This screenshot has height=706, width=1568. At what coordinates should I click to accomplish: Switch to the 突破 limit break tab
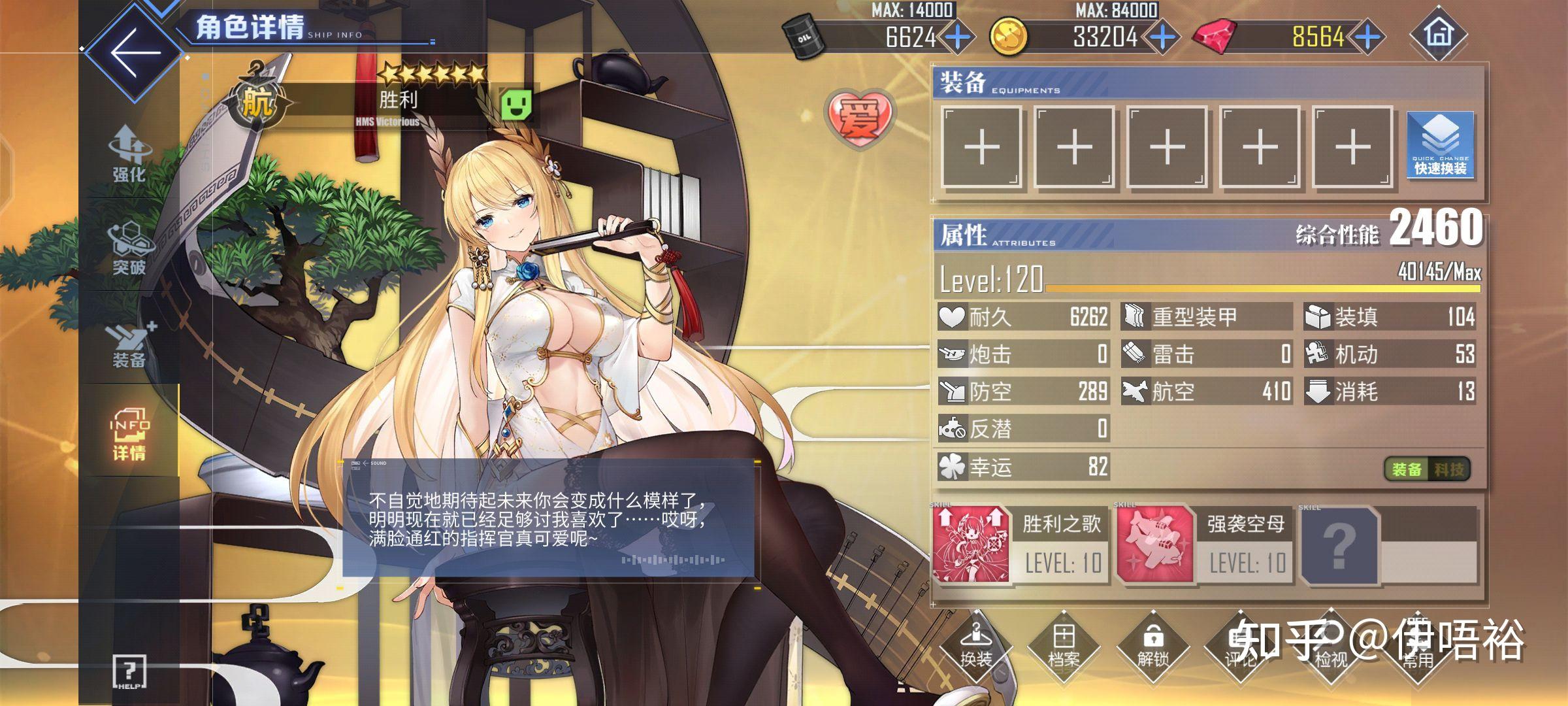pos(129,248)
